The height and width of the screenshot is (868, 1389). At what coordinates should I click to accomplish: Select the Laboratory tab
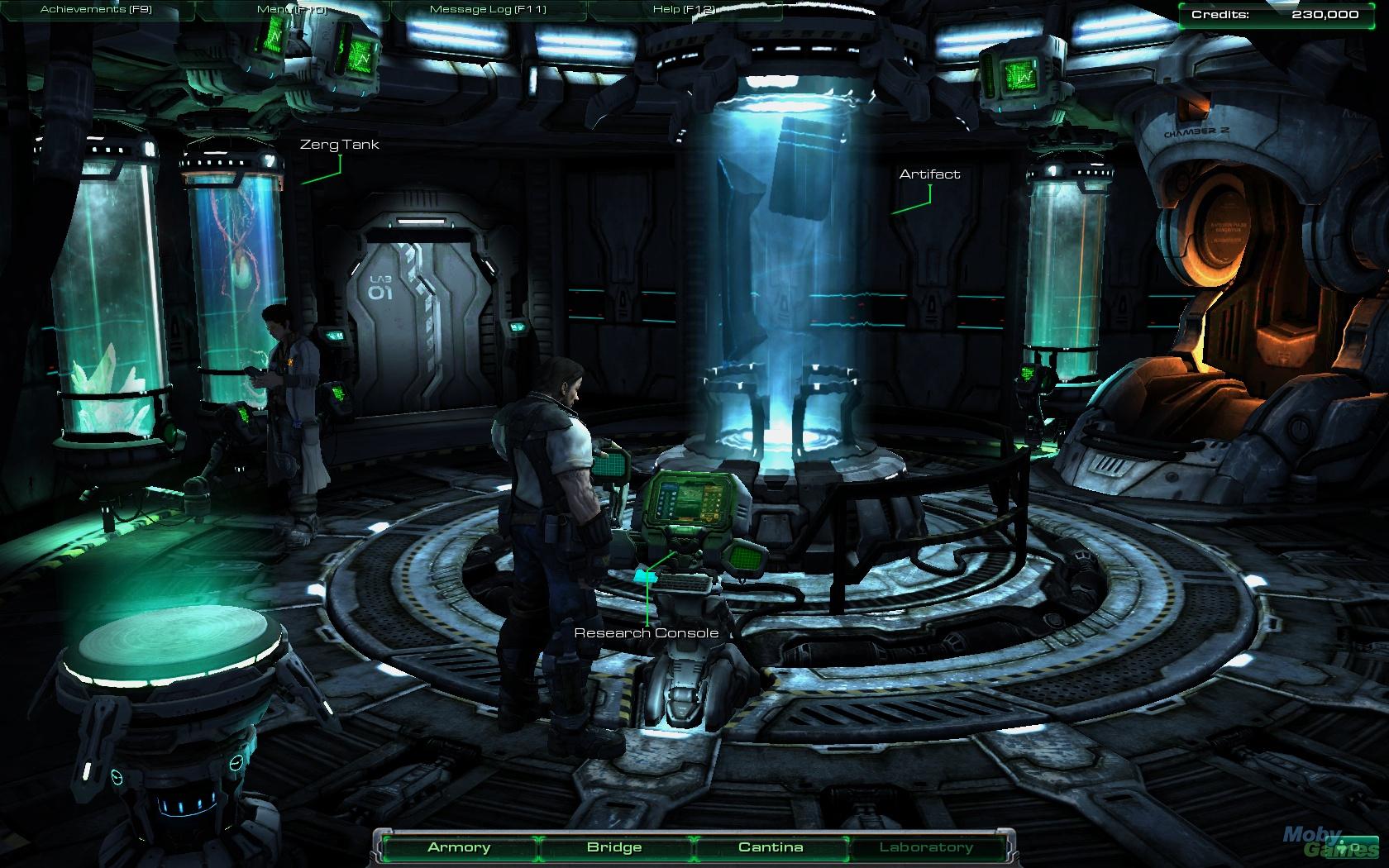click(x=928, y=847)
